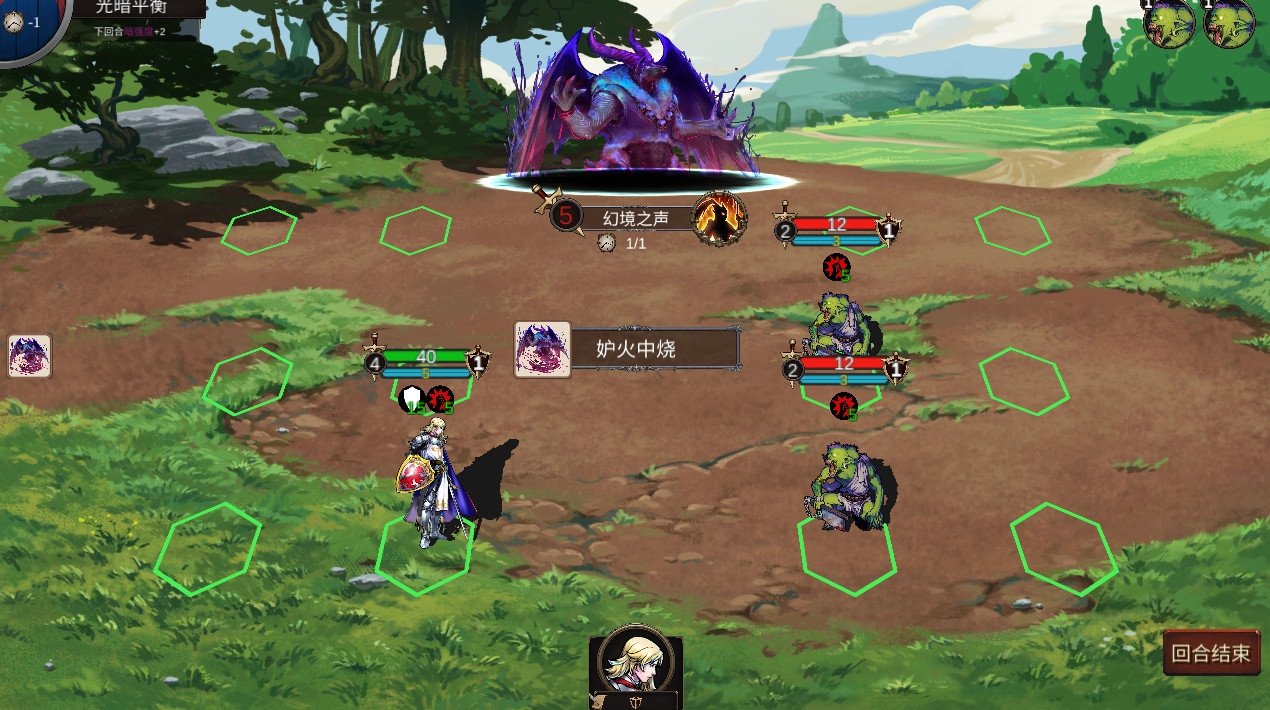Select the blonde knight hero portrait

[x=635, y=660]
